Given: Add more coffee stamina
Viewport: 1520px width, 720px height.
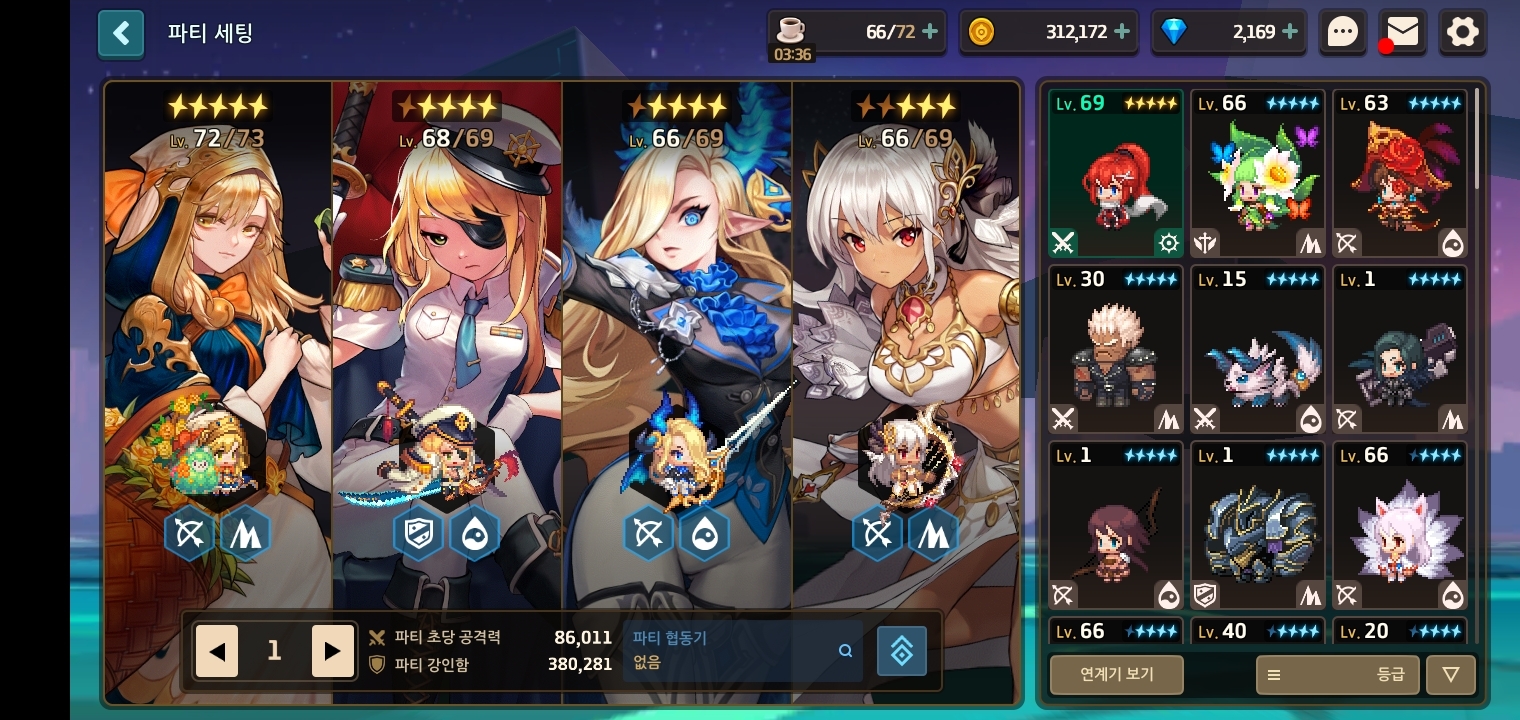Looking at the screenshot, I should [930, 32].
